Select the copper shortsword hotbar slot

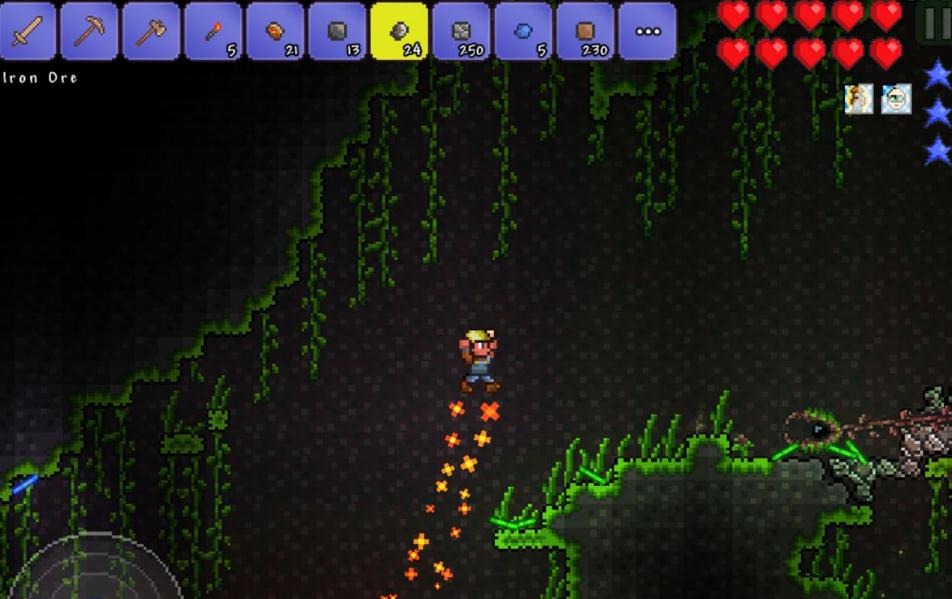click(x=27, y=30)
